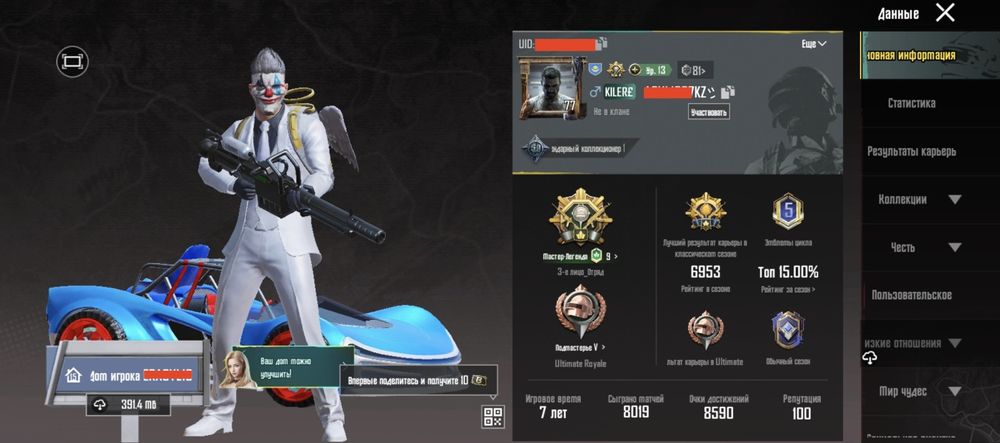
Task: Open the player avatar portrait
Action: pyautogui.click(x=548, y=90)
